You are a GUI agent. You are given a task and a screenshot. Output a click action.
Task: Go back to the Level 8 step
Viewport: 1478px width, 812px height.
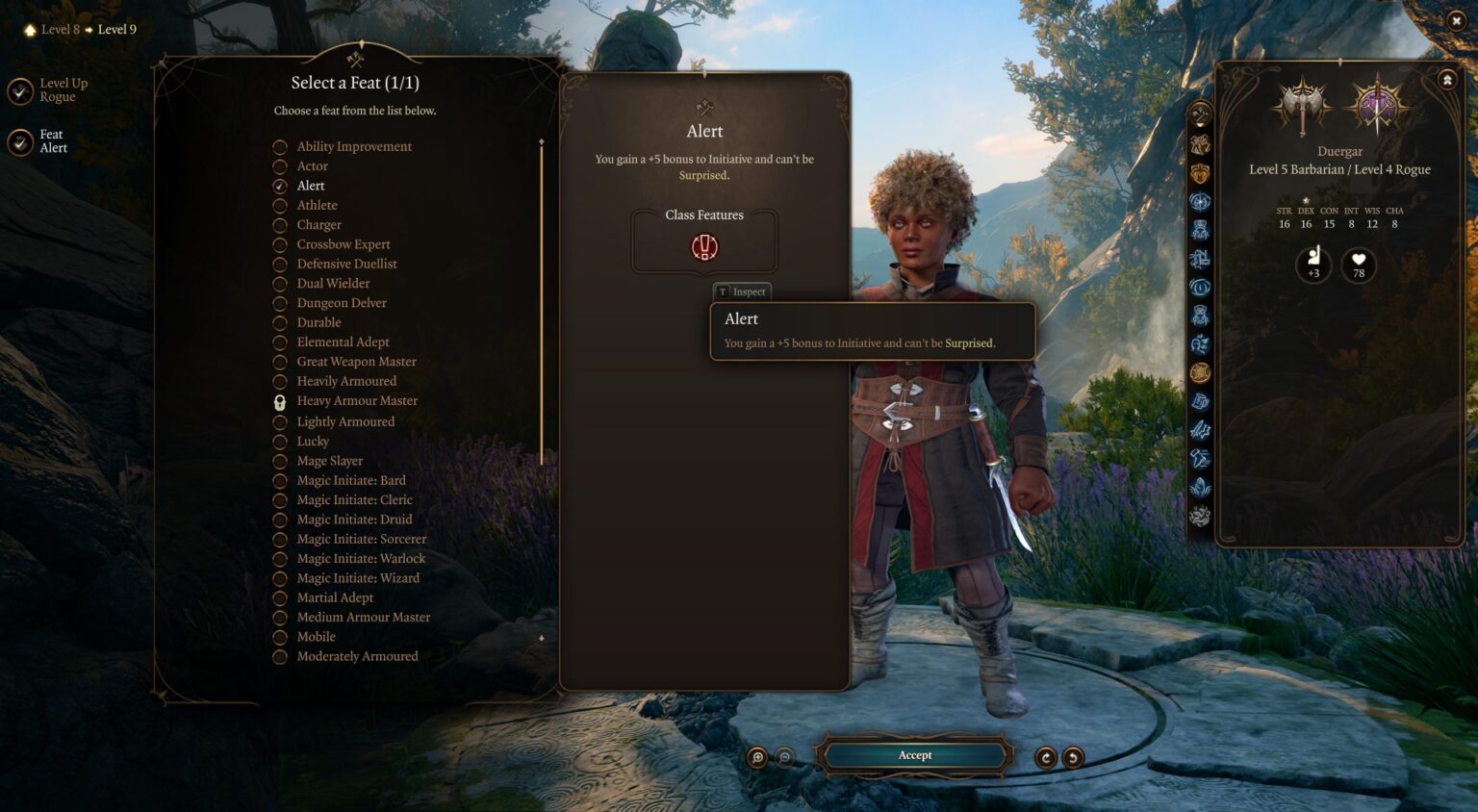pyautogui.click(x=60, y=29)
